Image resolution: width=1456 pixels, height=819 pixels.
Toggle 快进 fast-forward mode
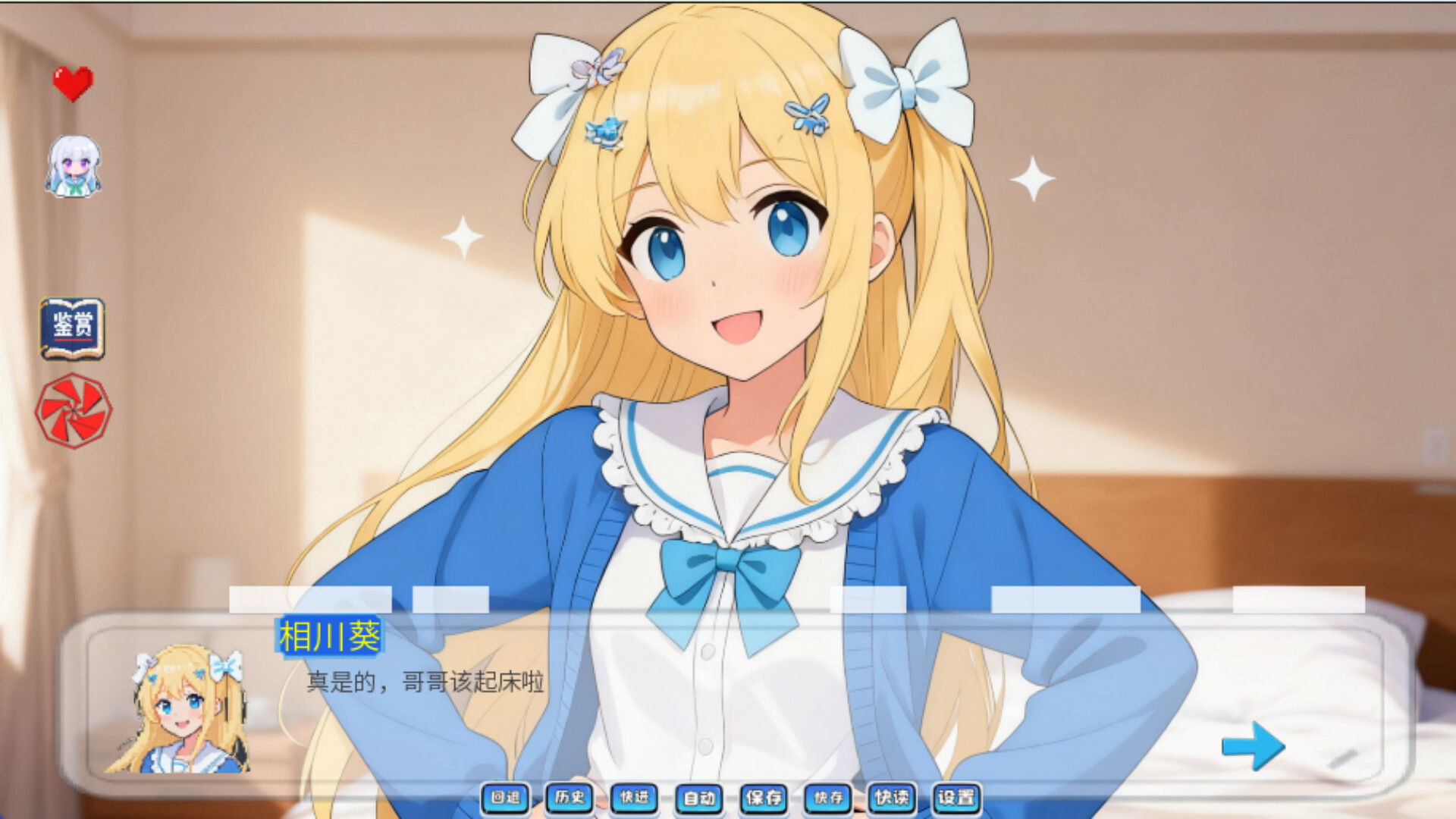[634, 798]
